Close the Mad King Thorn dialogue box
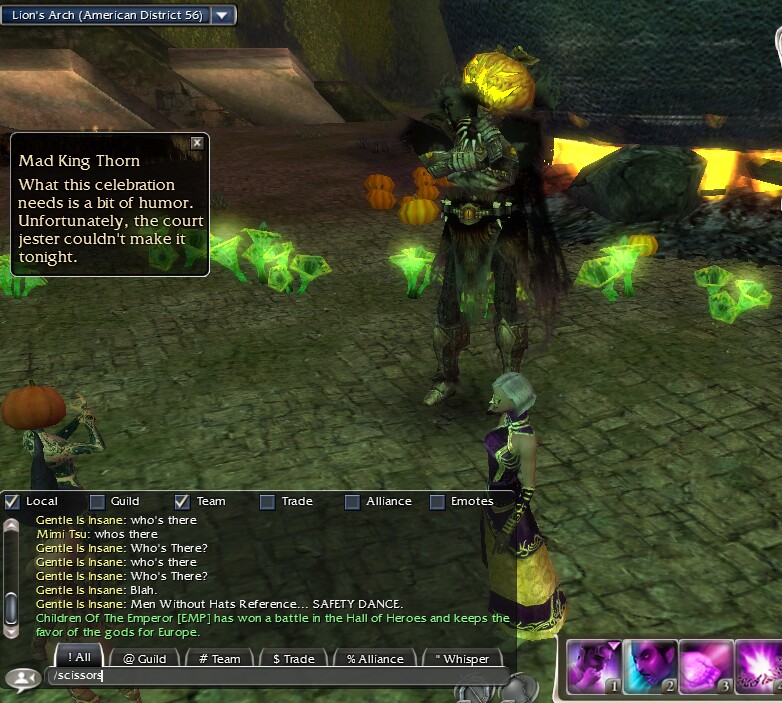The image size is (782, 703). coord(197,143)
